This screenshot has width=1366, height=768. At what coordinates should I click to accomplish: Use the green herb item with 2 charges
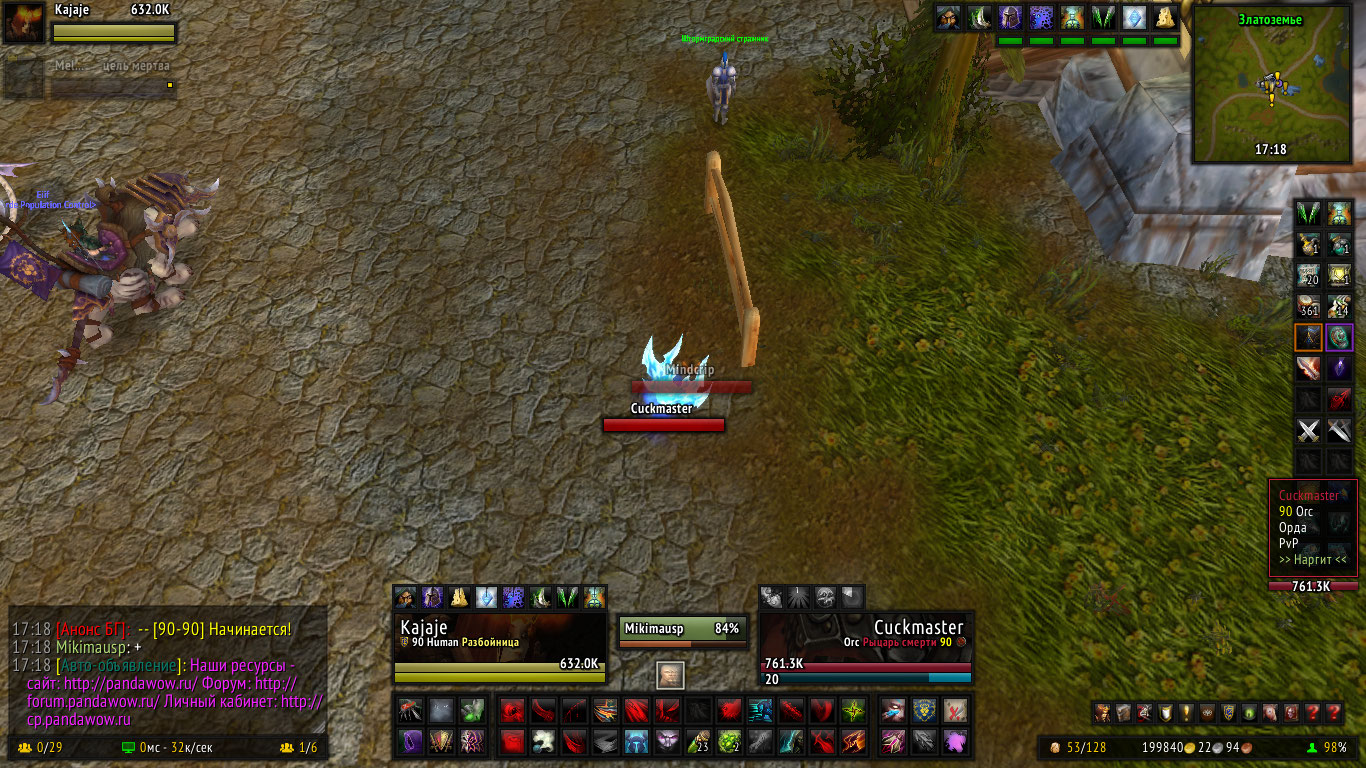tap(729, 741)
